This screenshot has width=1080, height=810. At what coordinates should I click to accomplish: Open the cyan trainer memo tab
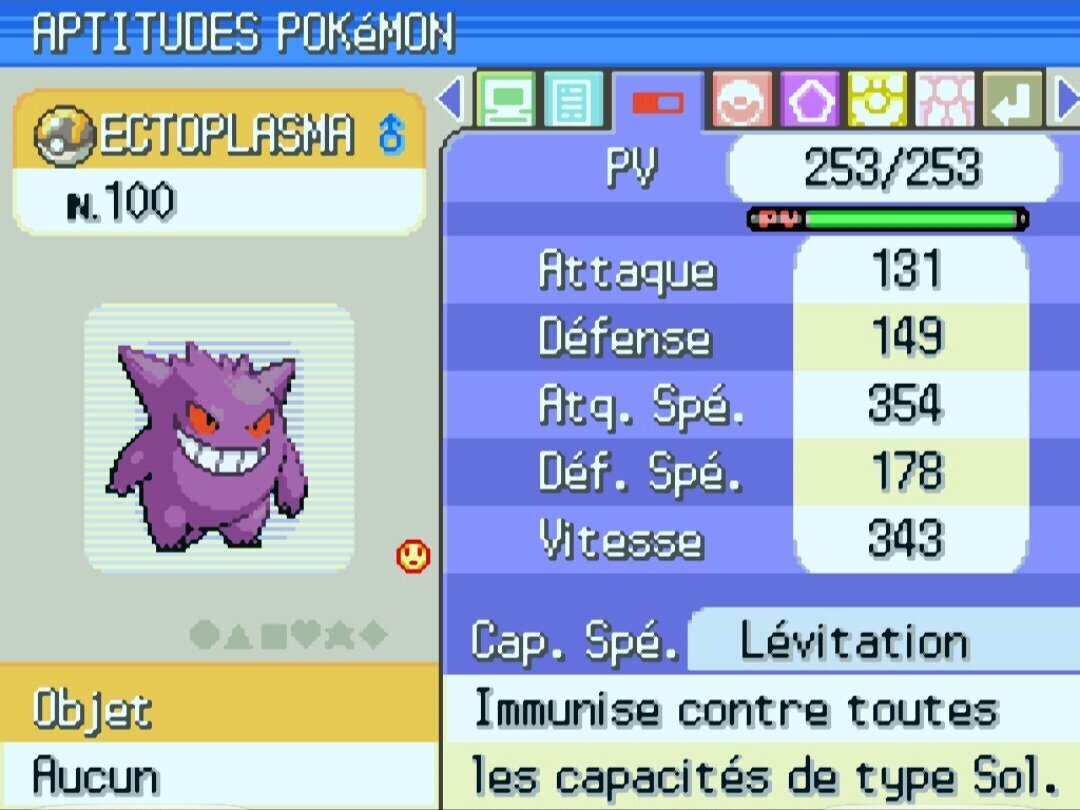tap(573, 100)
